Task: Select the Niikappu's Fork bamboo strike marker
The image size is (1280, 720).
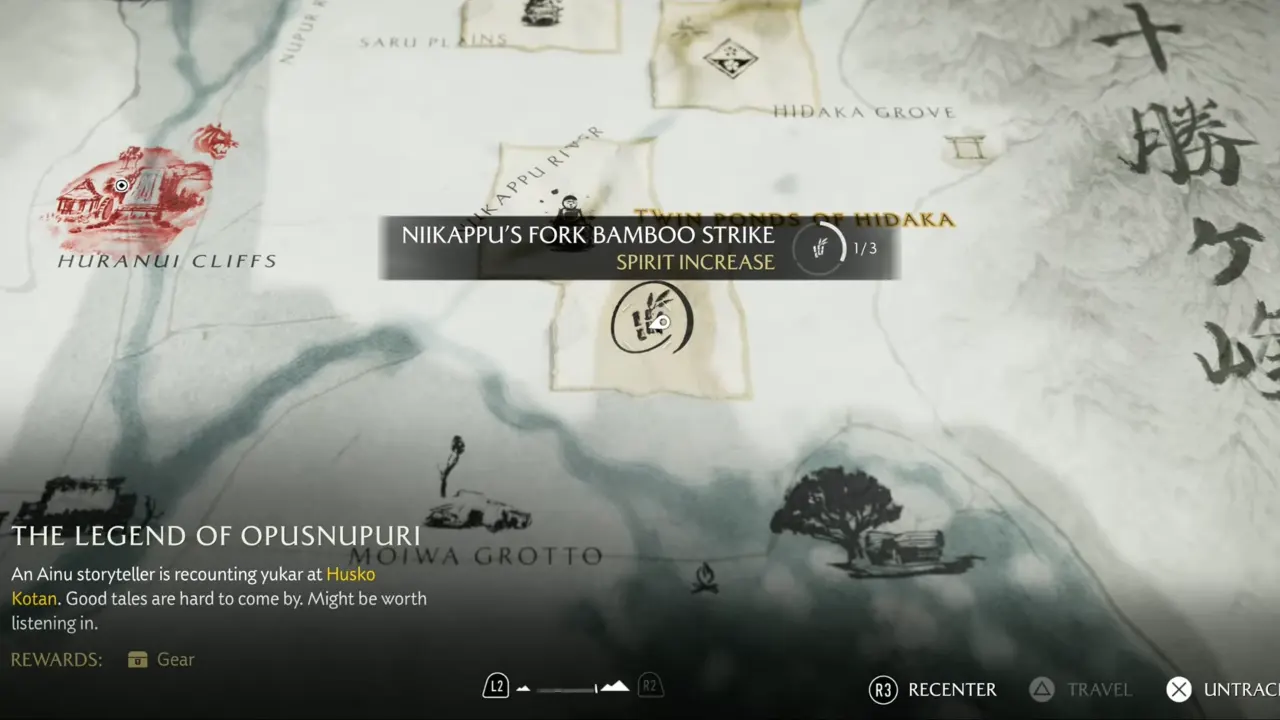Action: point(651,319)
